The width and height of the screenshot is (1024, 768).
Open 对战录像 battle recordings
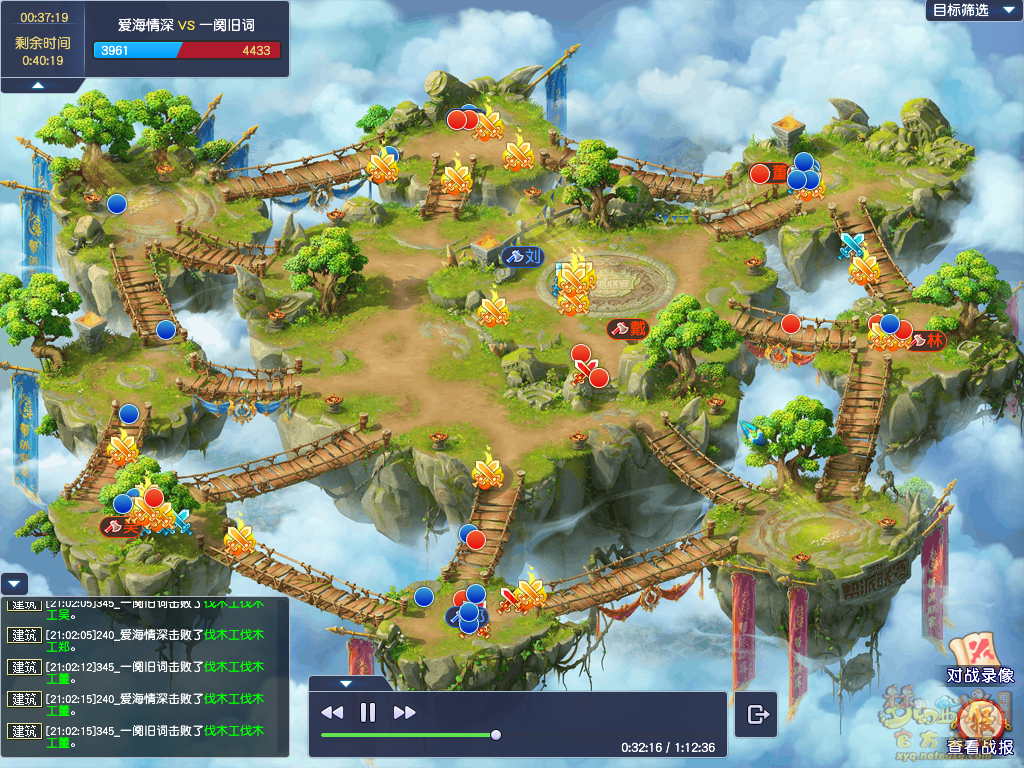tap(979, 661)
